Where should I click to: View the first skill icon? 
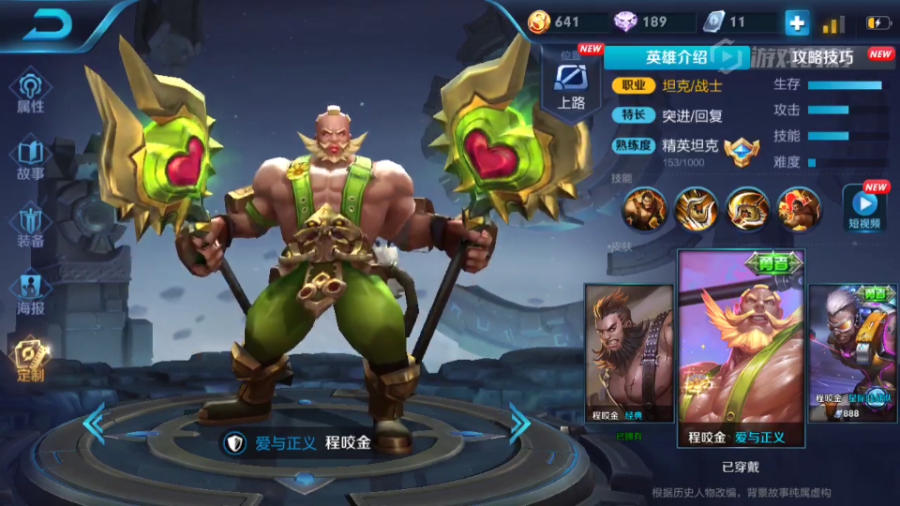(x=643, y=208)
